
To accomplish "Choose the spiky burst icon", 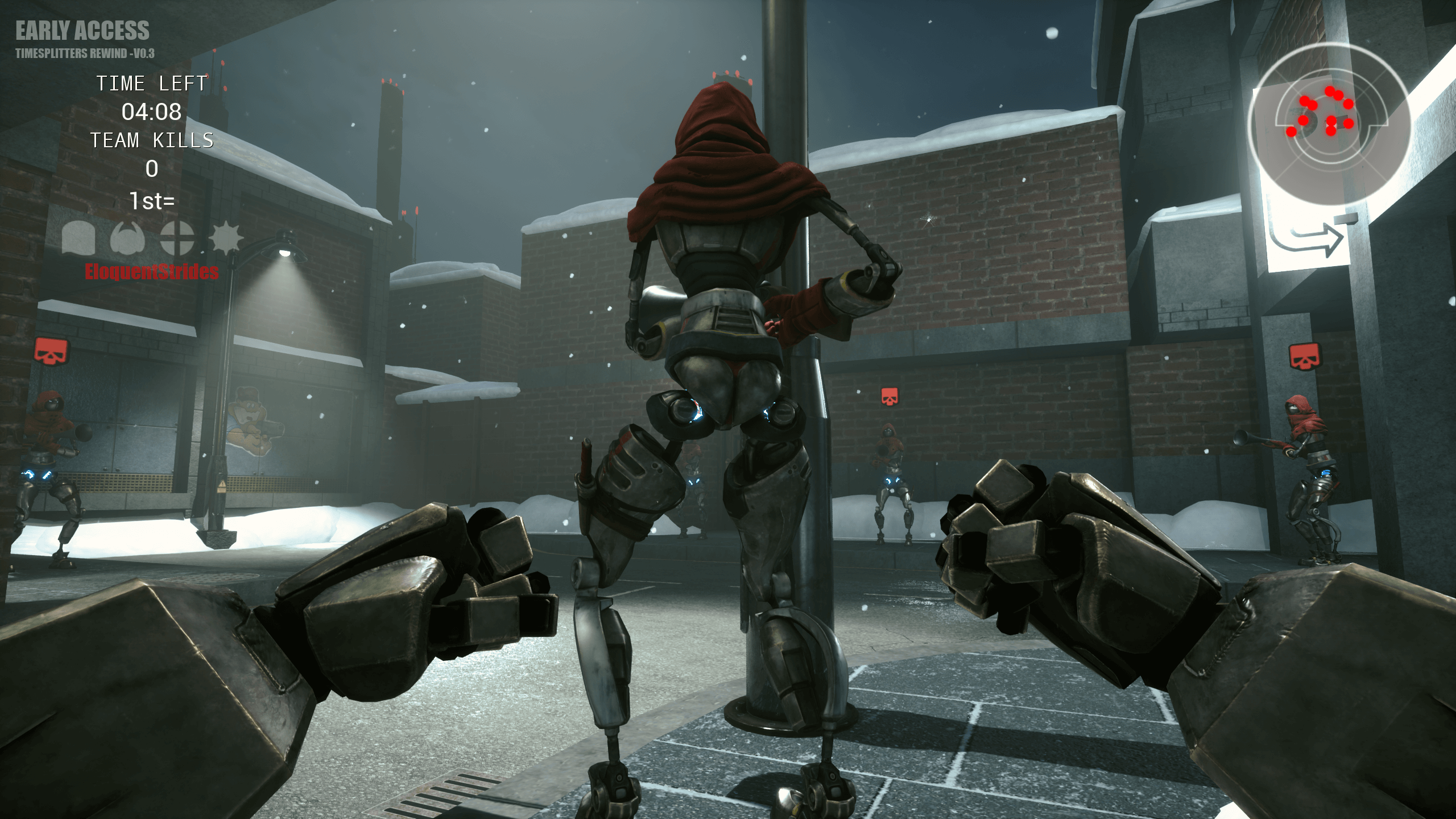I will pos(226,237).
